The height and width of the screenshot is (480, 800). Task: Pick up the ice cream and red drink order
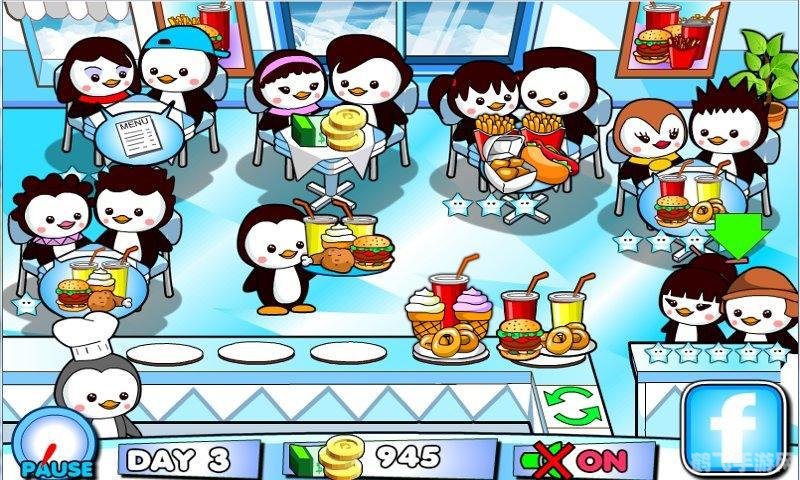[x=449, y=311]
